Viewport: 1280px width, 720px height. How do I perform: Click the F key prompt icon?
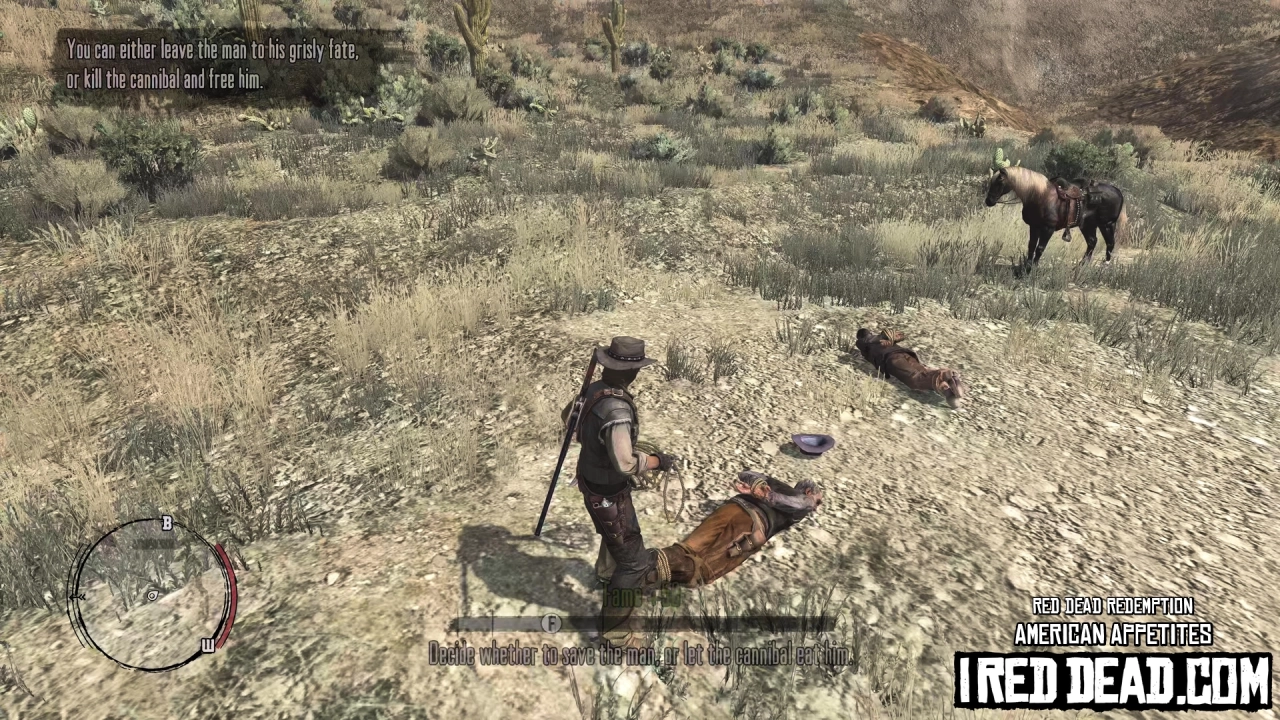(550, 622)
